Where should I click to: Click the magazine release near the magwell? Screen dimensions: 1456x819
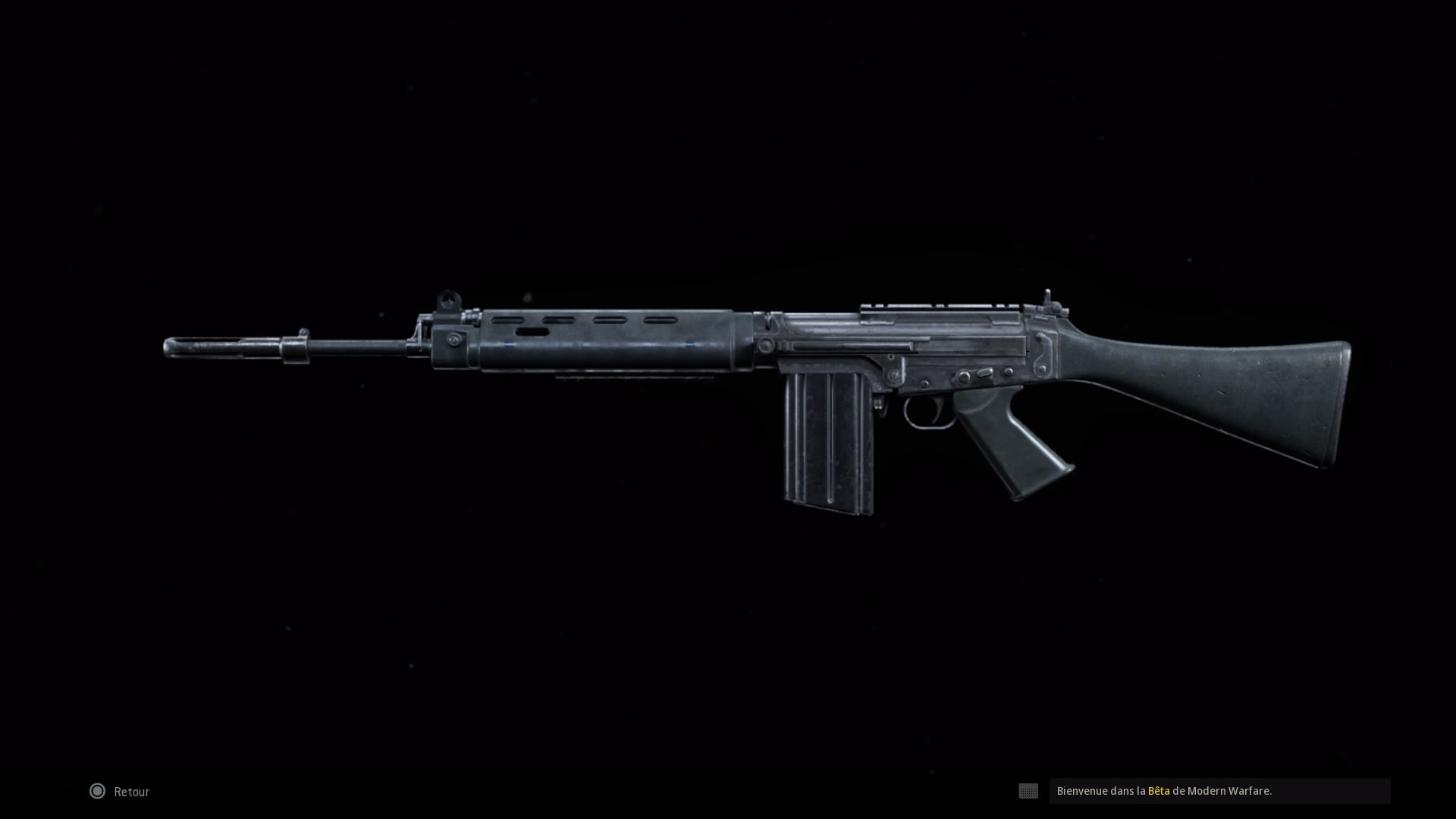(877, 403)
